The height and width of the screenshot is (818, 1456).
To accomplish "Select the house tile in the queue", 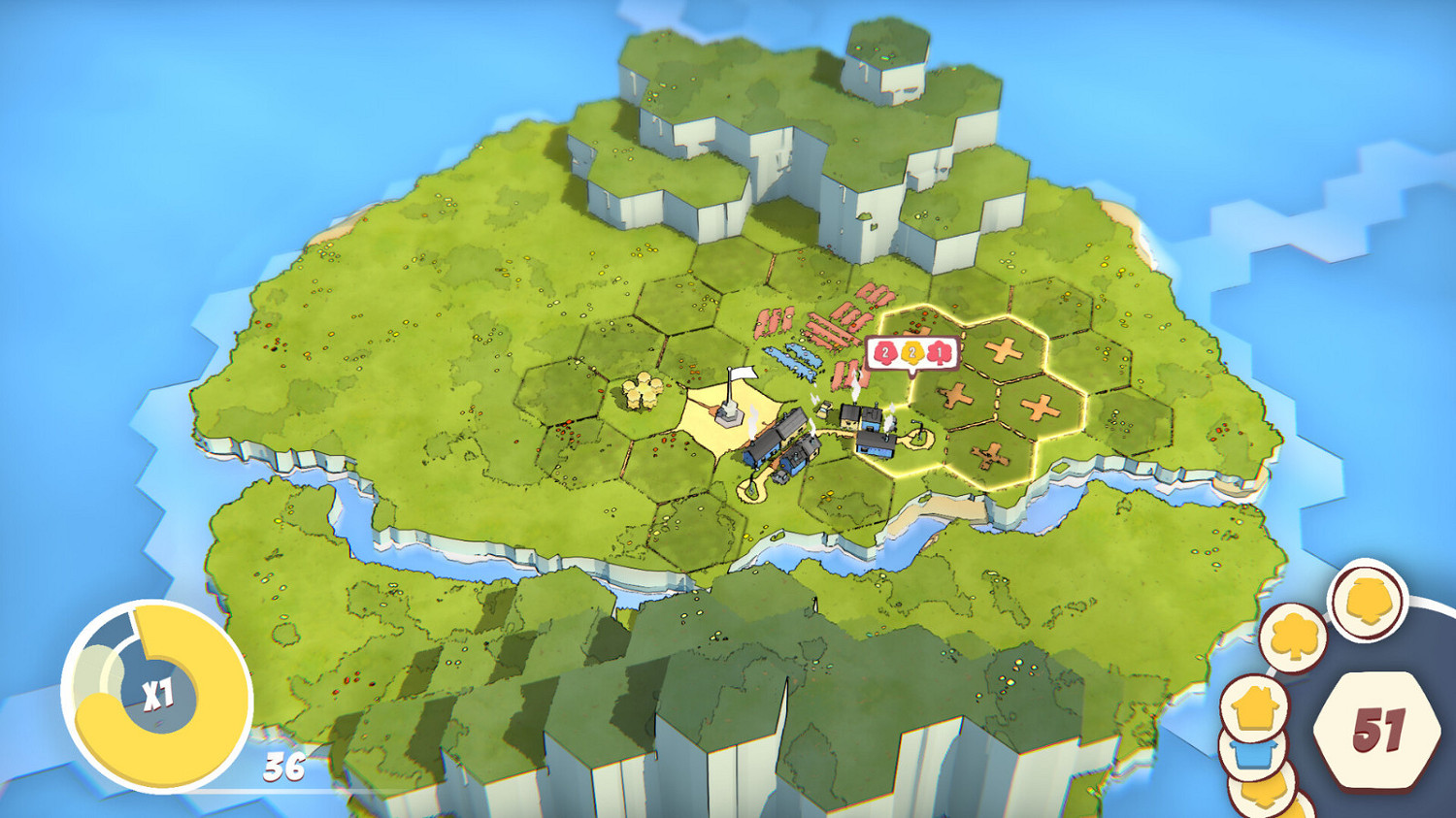I will tap(1256, 706).
